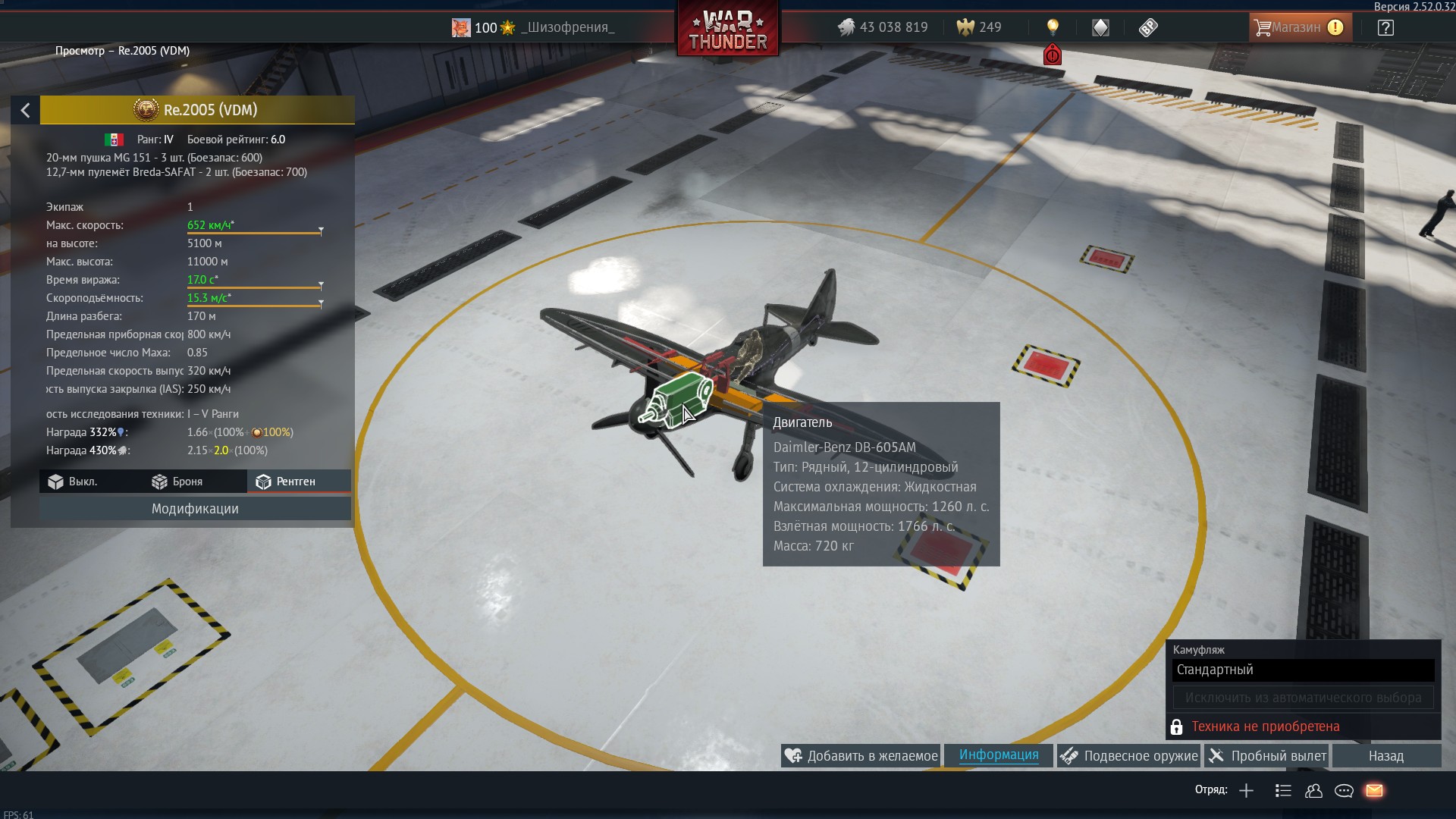1456x819 pixels.
Task: Open the contacts people icon
Action: coord(1313,791)
